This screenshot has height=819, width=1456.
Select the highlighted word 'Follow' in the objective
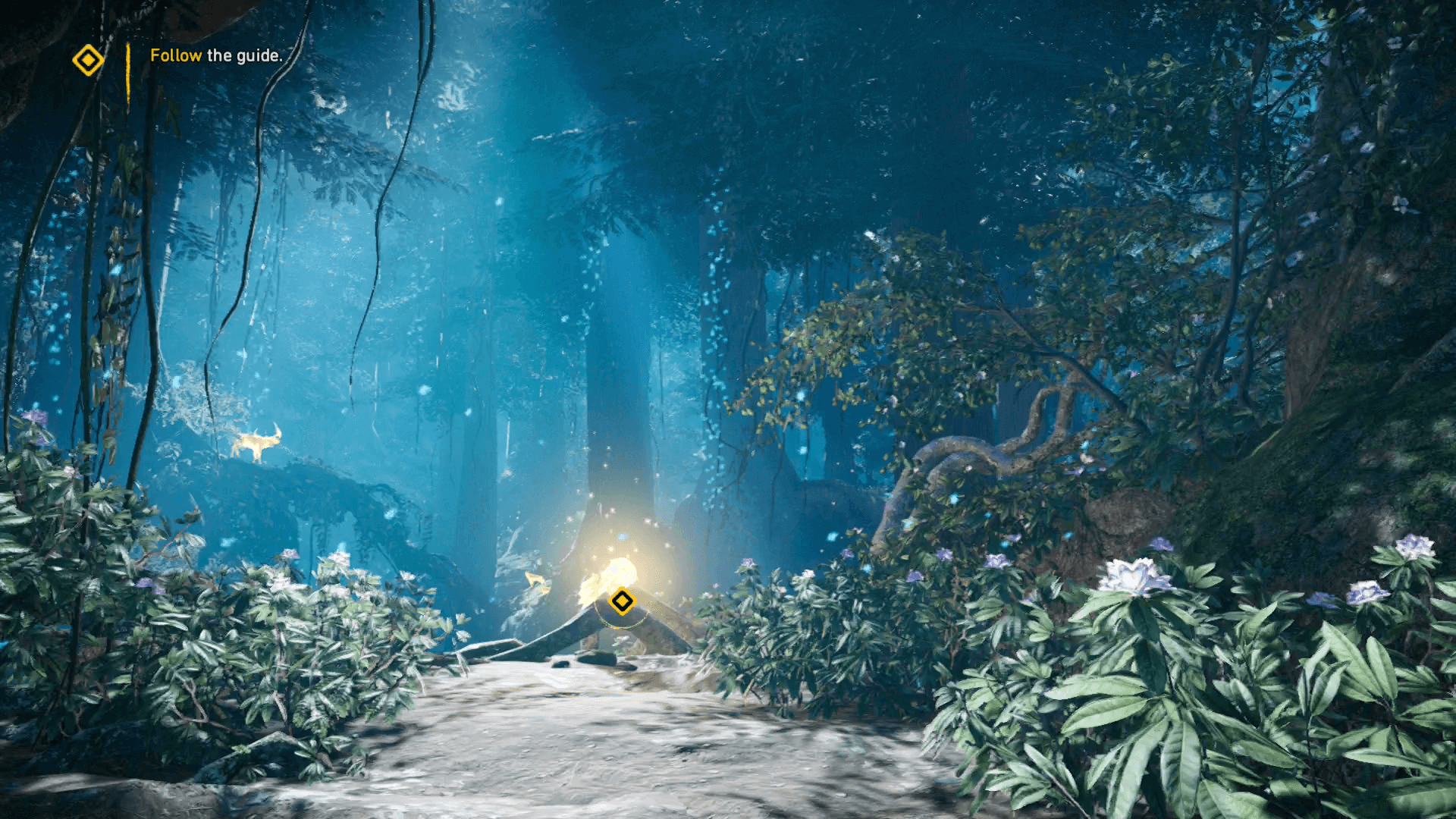coord(175,55)
